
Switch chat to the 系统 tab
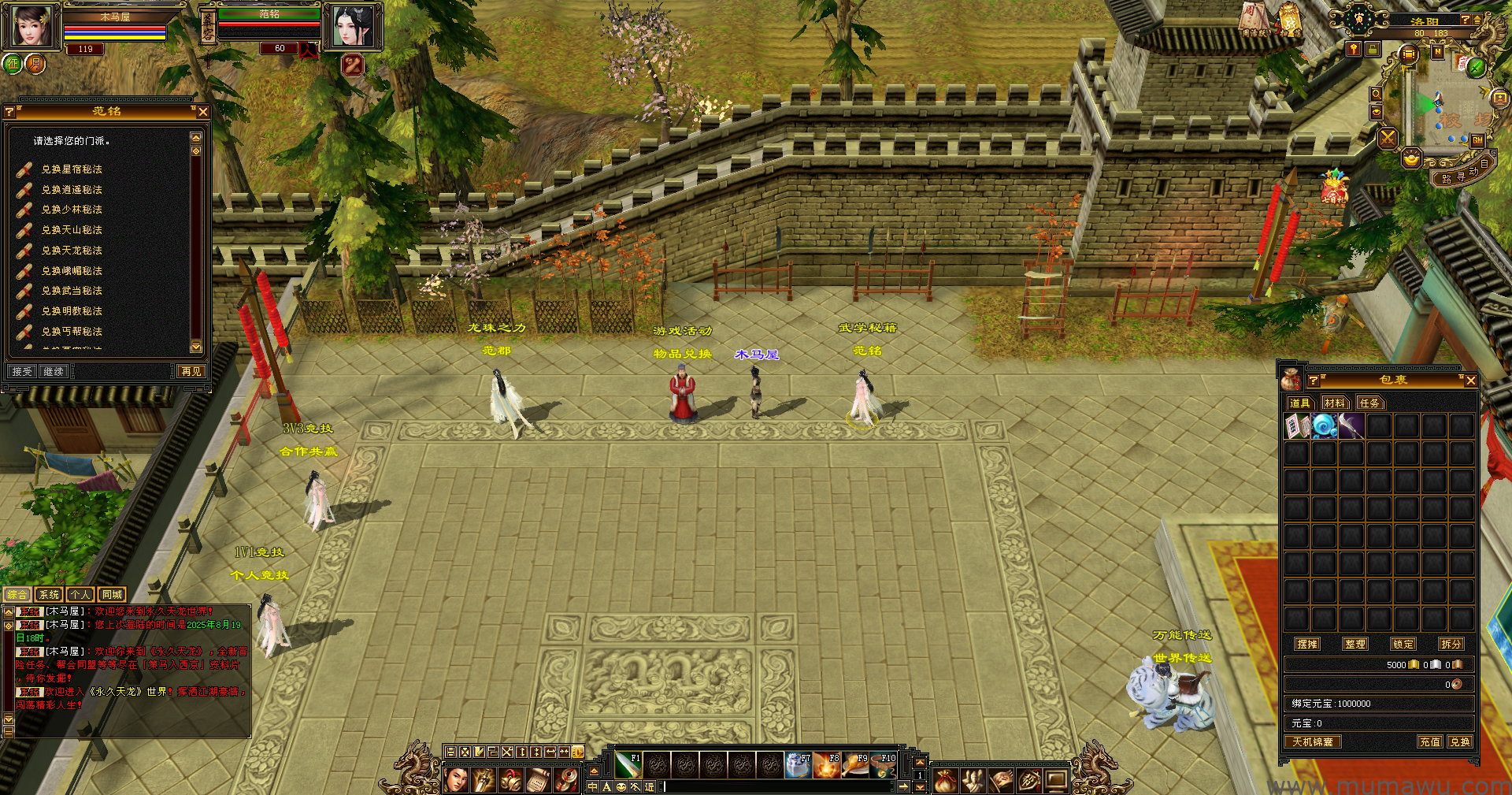[49, 595]
